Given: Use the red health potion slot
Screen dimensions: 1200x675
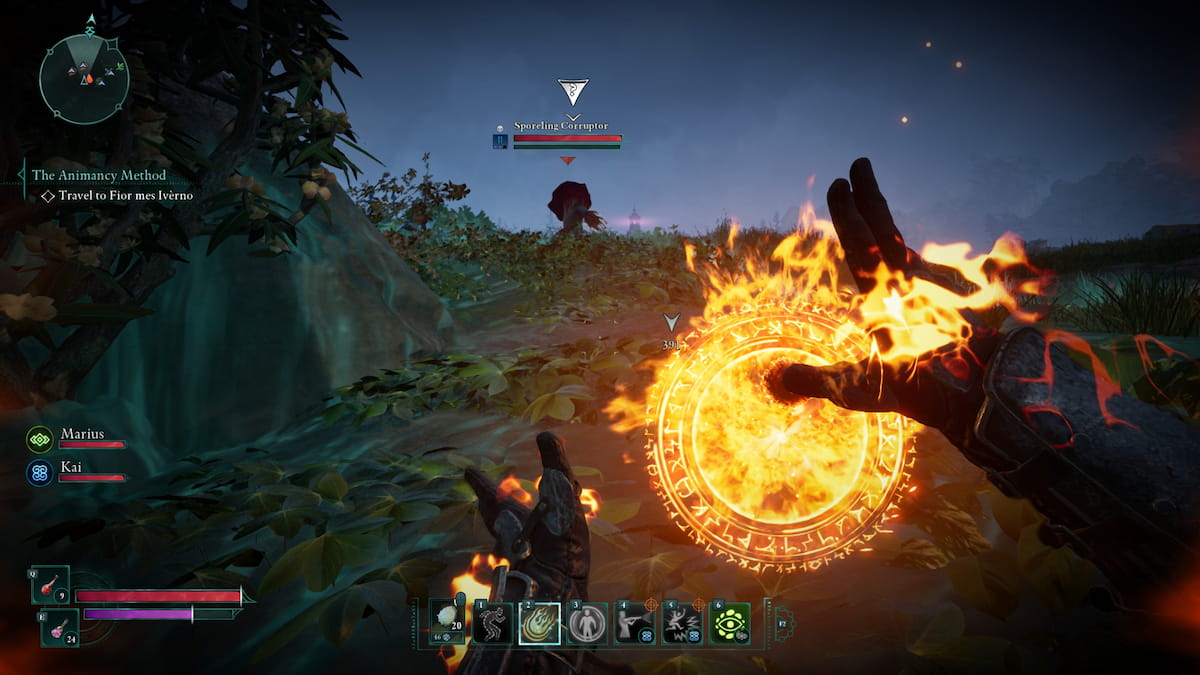Looking at the screenshot, I should (x=51, y=585).
